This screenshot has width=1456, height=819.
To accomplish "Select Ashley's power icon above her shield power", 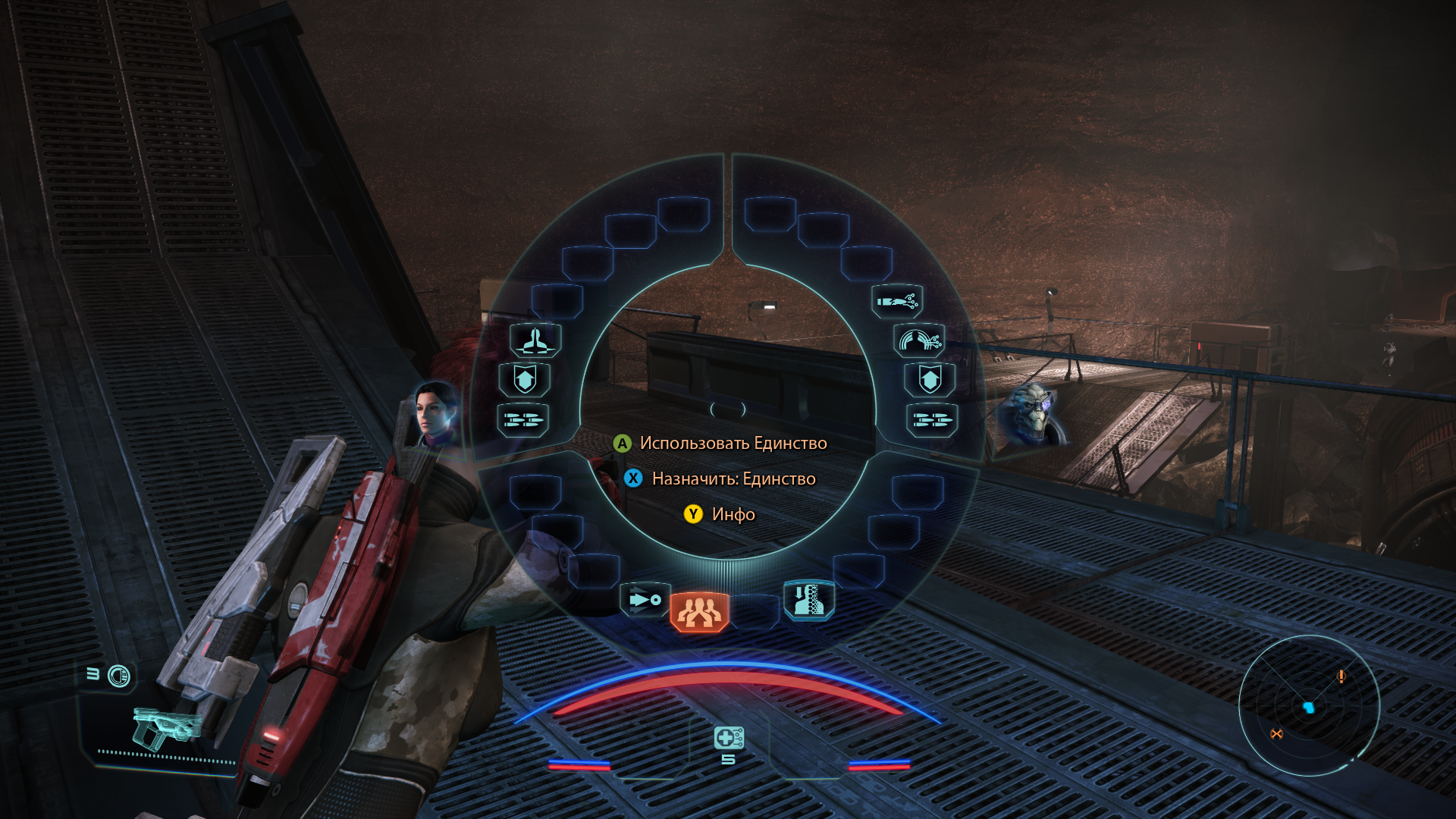I will pos(535,340).
